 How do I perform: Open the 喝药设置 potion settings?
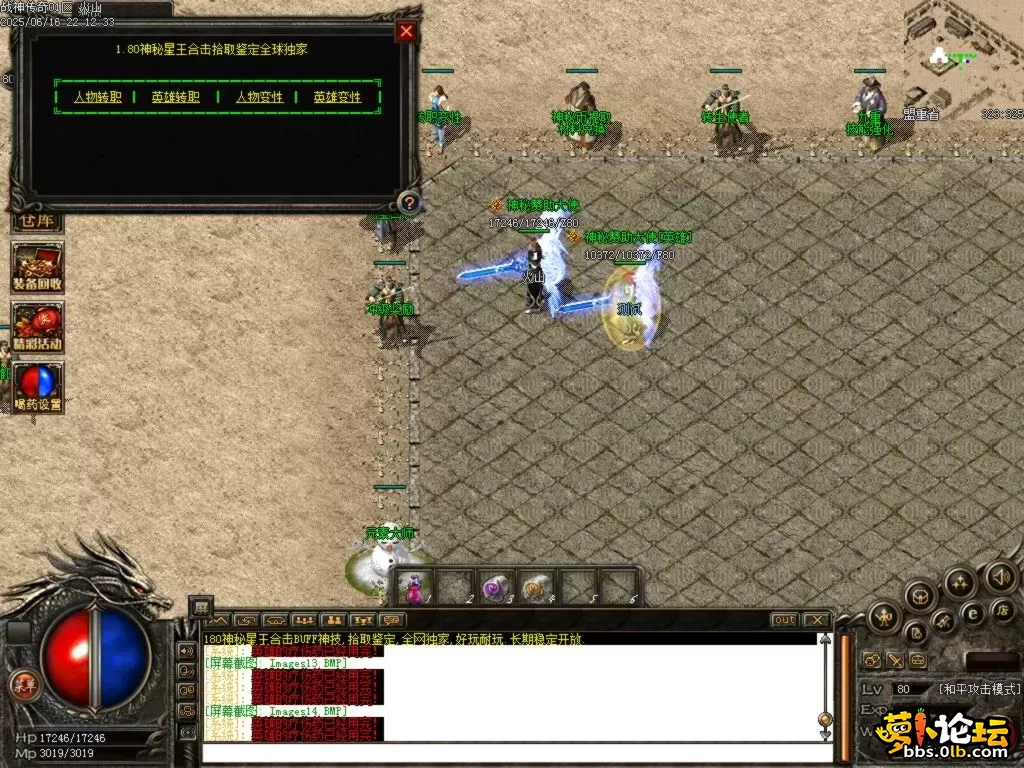click(38, 388)
